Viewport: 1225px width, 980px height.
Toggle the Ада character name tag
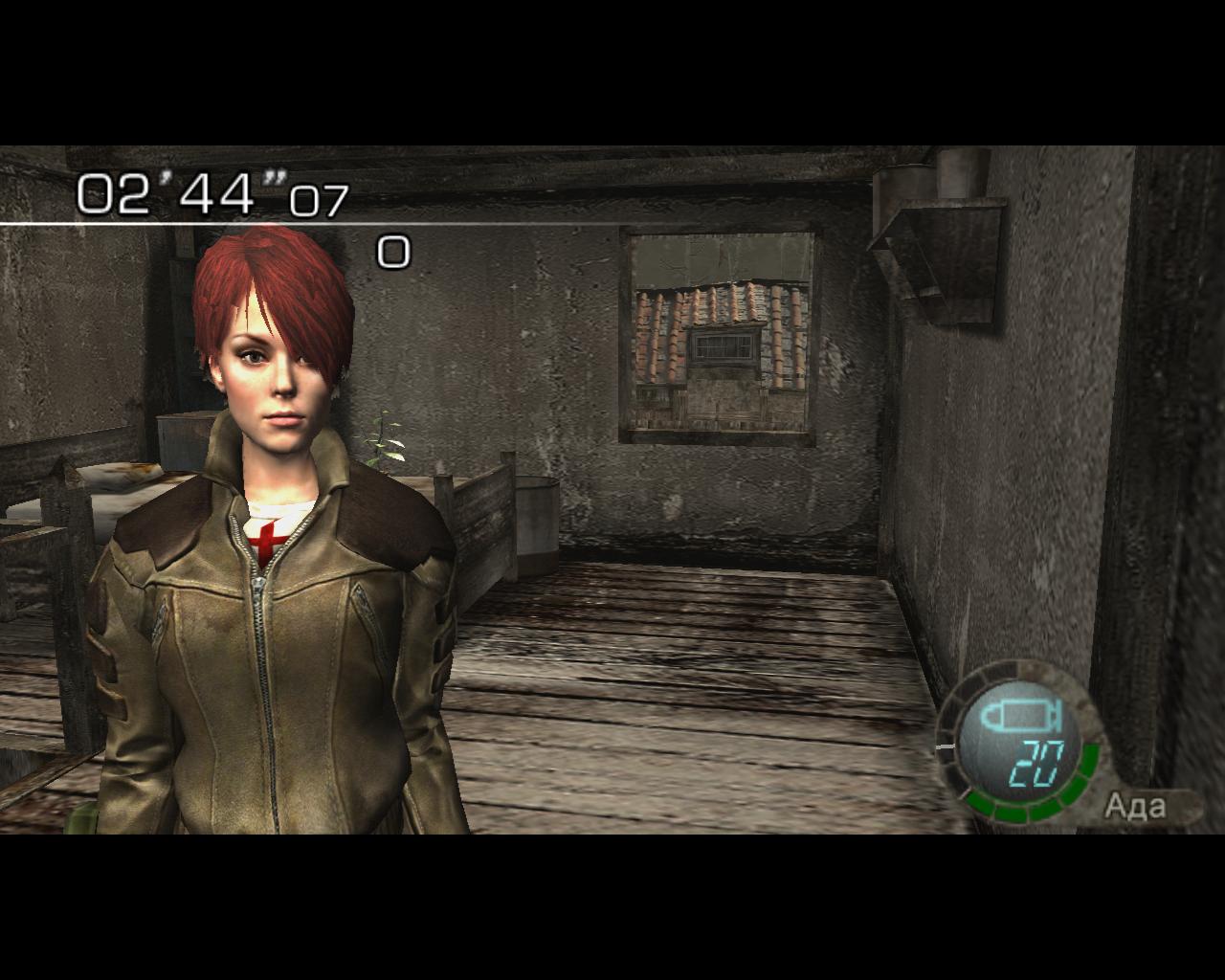coord(1139,807)
